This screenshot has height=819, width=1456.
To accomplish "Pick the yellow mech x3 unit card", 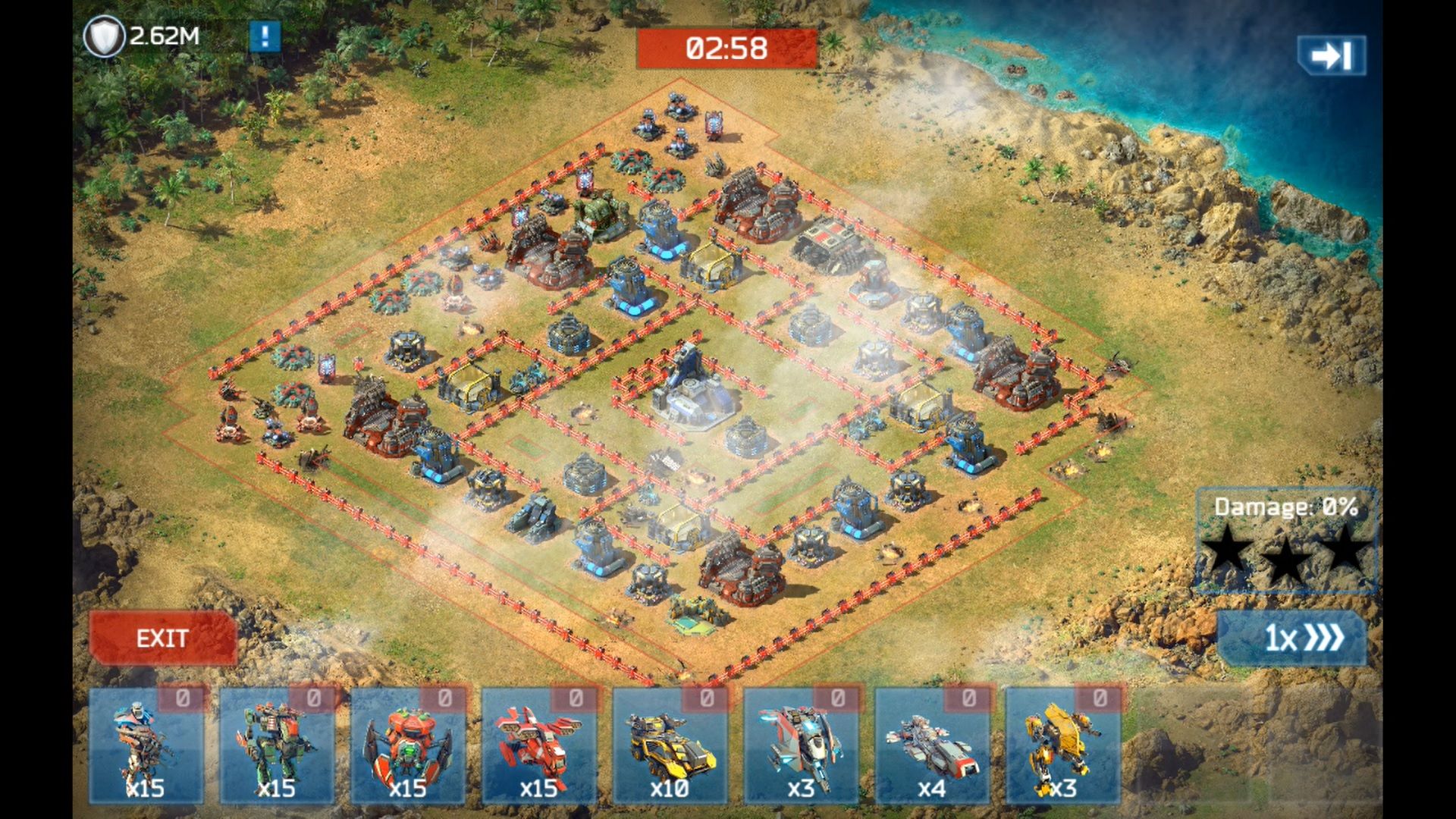I will [1062, 746].
